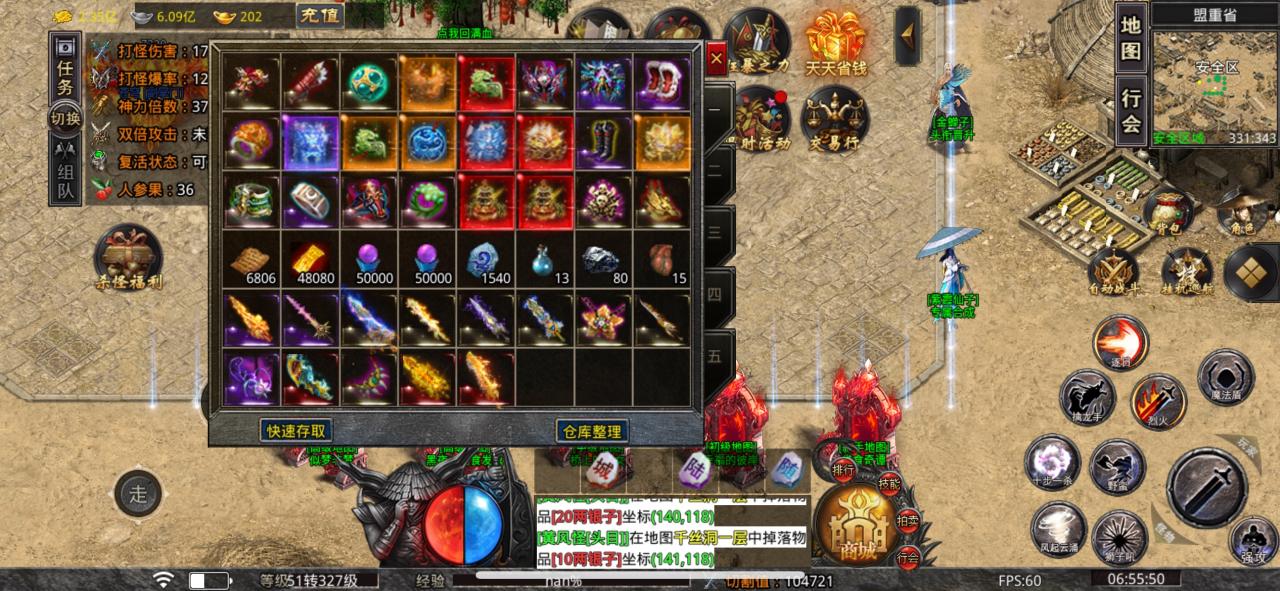The height and width of the screenshot is (591, 1280).
Task: Activate the 烈火 flaming sword skill
Action: tap(1158, 401)
